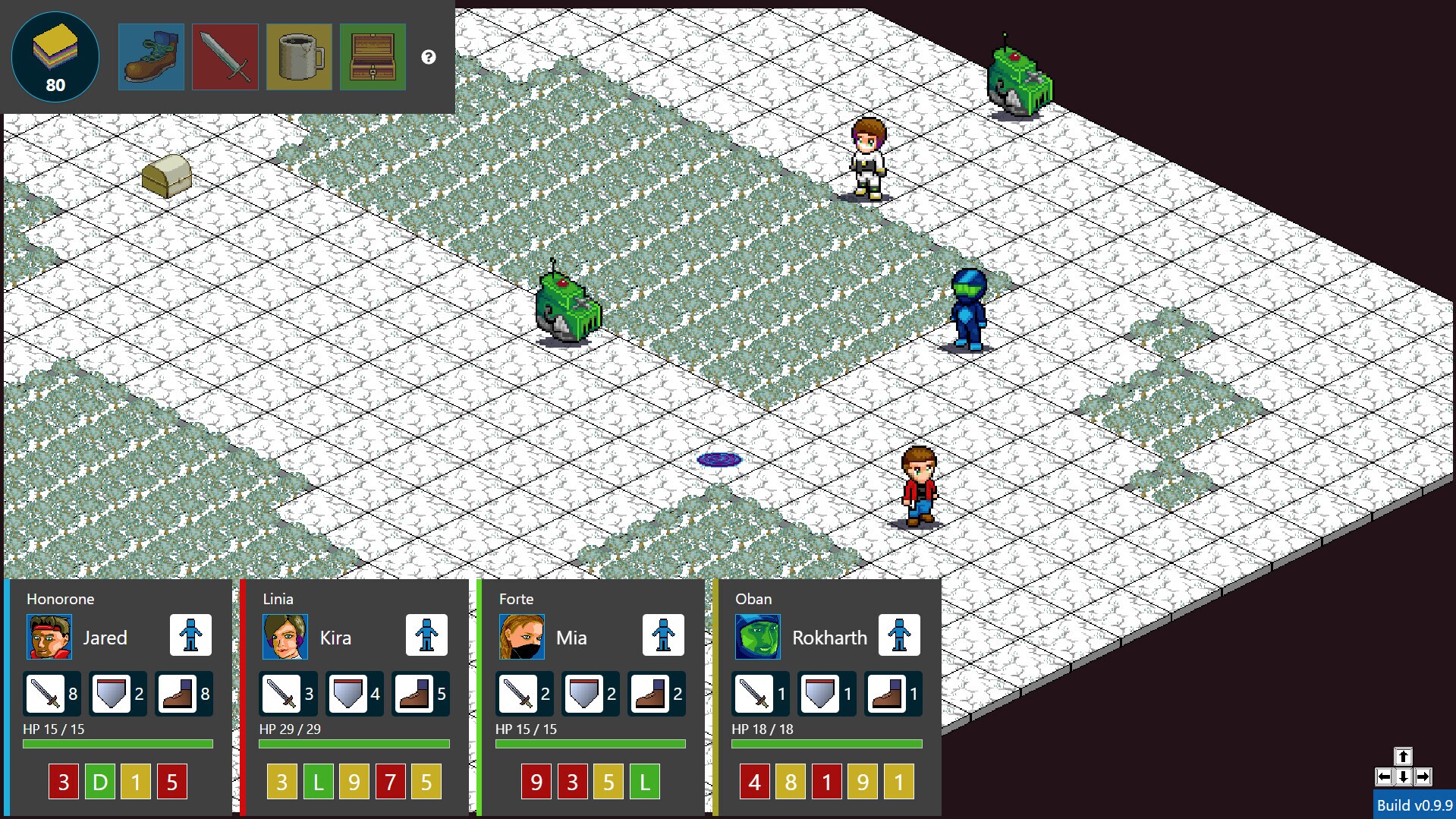Click the blue figure button beside Rokharth
This screenshot has width=1456, height=819.
[x=899, y=635]
